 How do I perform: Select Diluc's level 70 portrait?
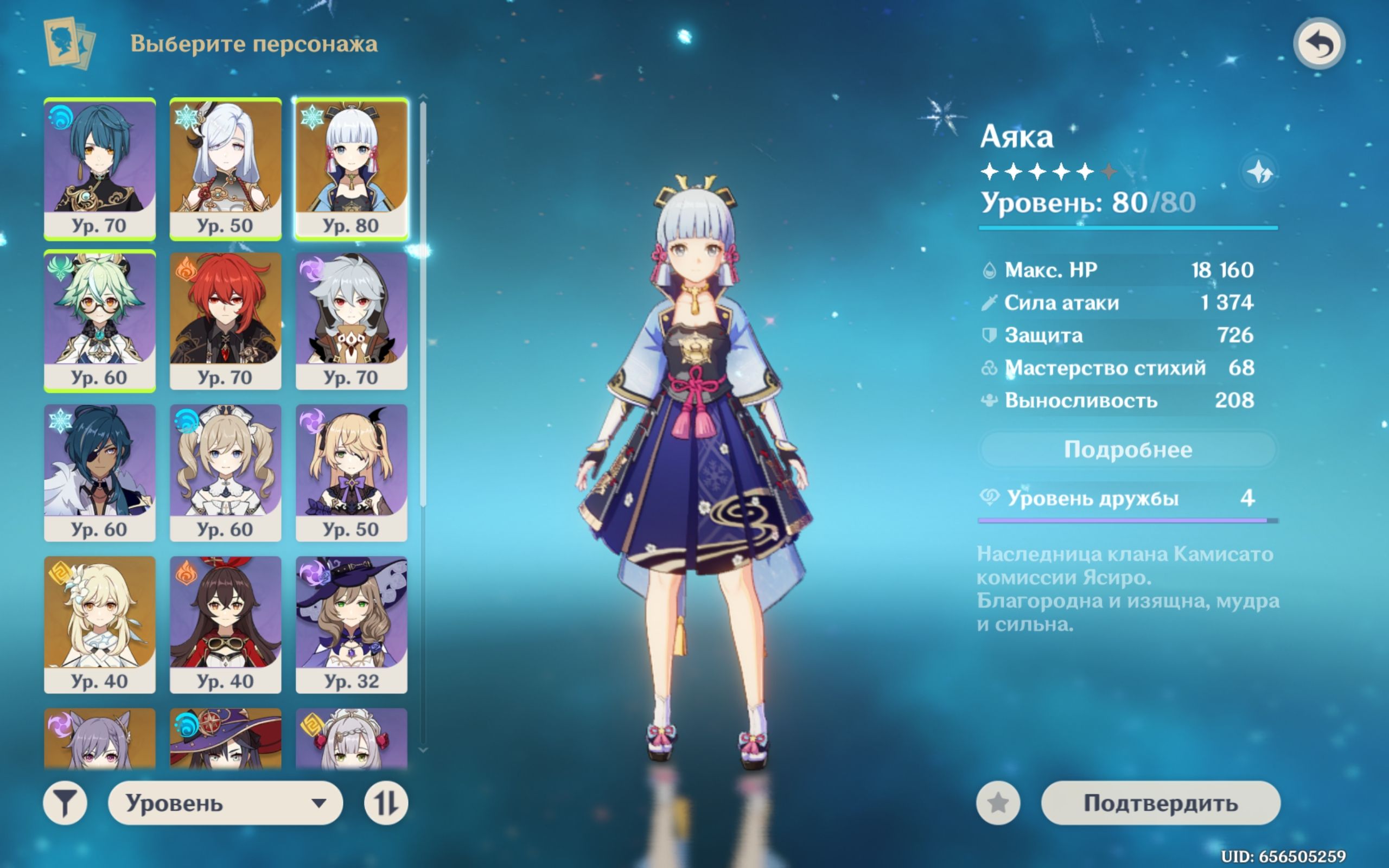tap(226, 320)
